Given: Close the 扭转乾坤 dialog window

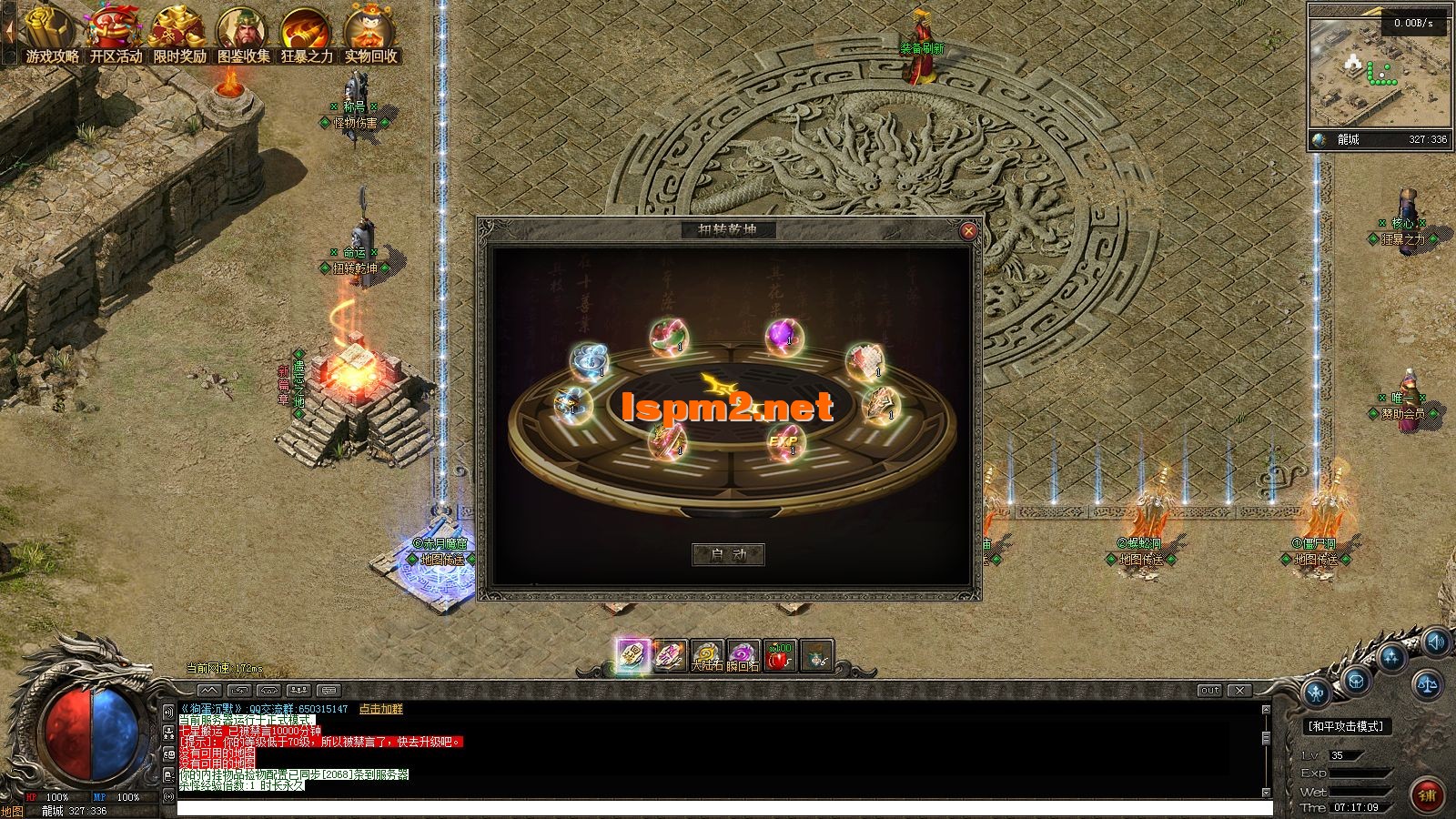Looking at the screenshot, I should 968,231.
